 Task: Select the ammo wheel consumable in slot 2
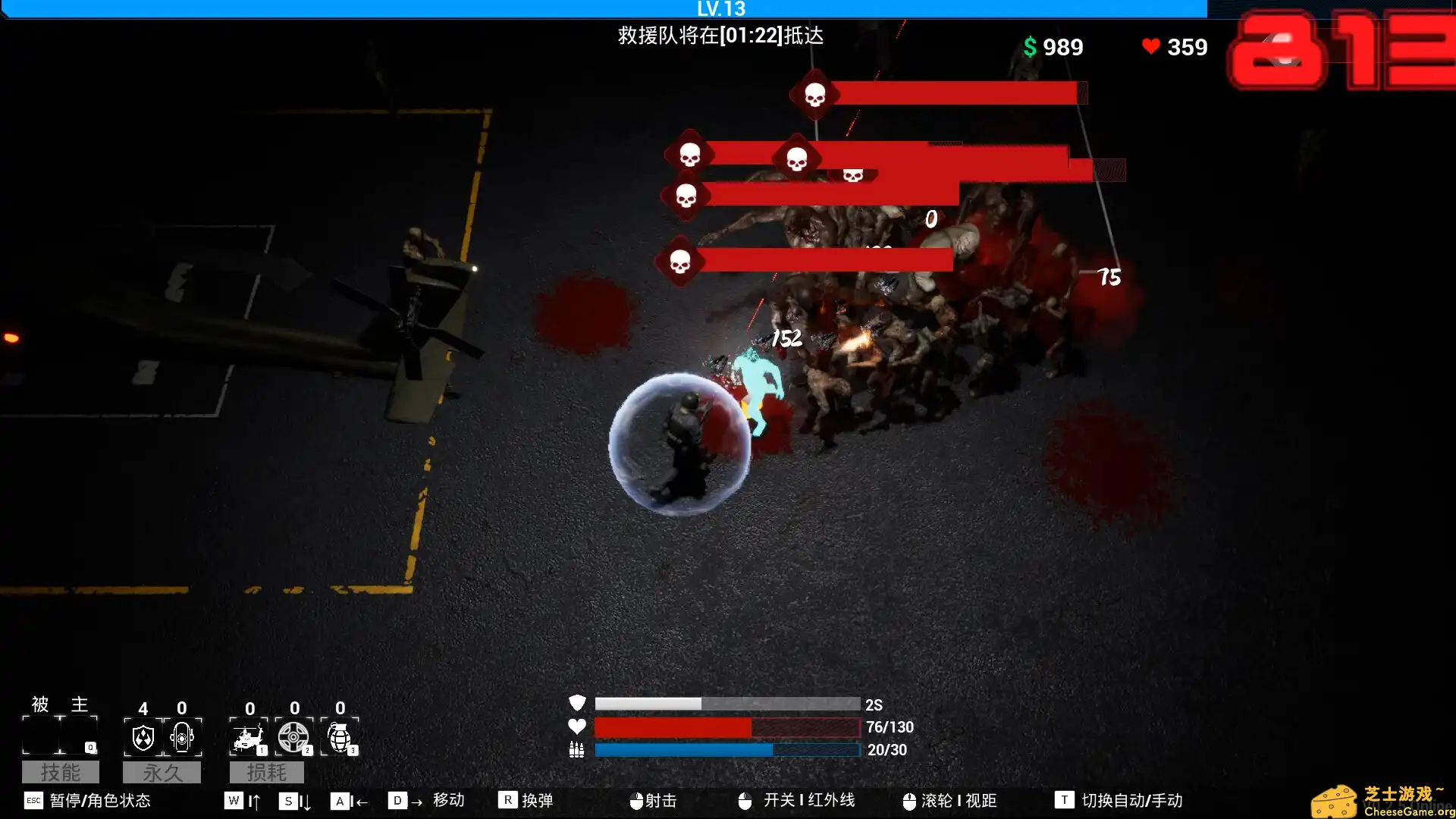tap(295, 737)
